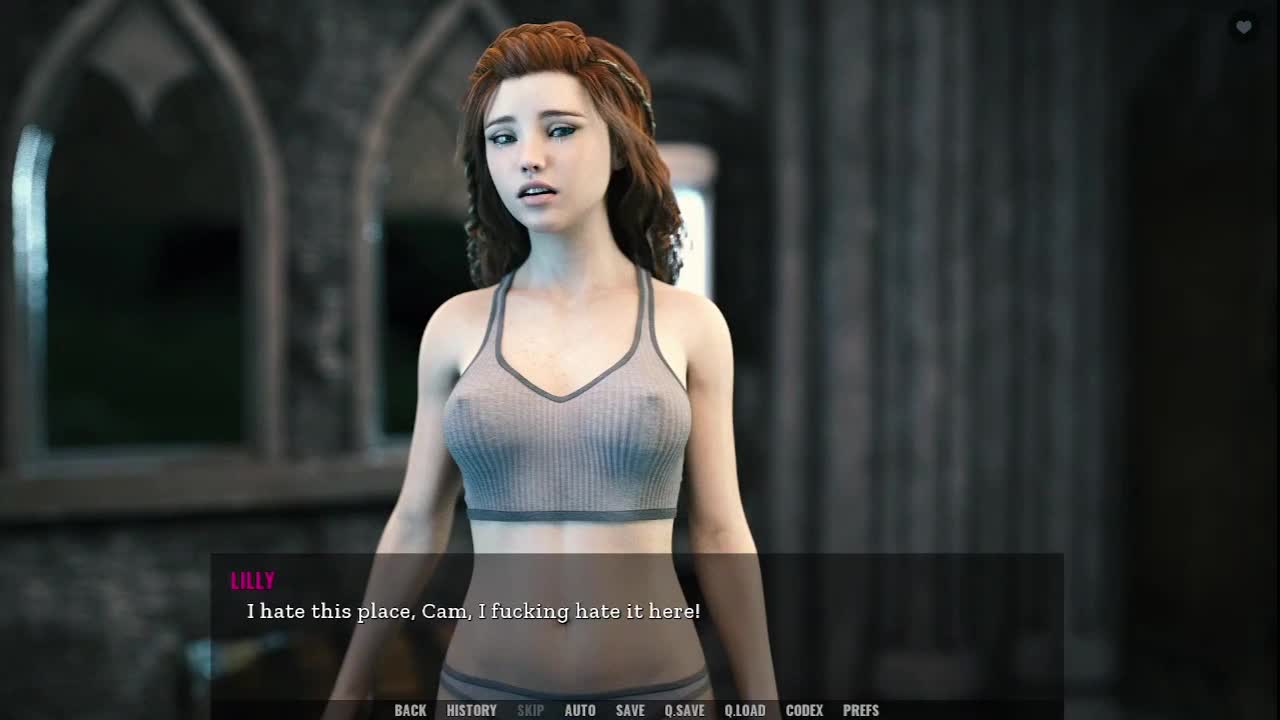Activate the Skip button
1280x720 pixels.
point(530,710)
